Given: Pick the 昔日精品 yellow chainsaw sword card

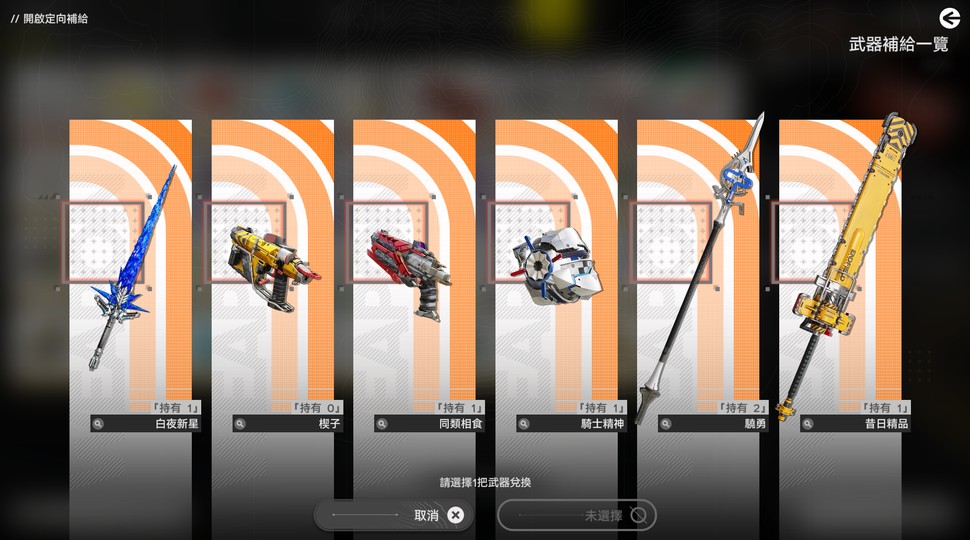Looking at the screenshot, I should [x=840, y=270].
